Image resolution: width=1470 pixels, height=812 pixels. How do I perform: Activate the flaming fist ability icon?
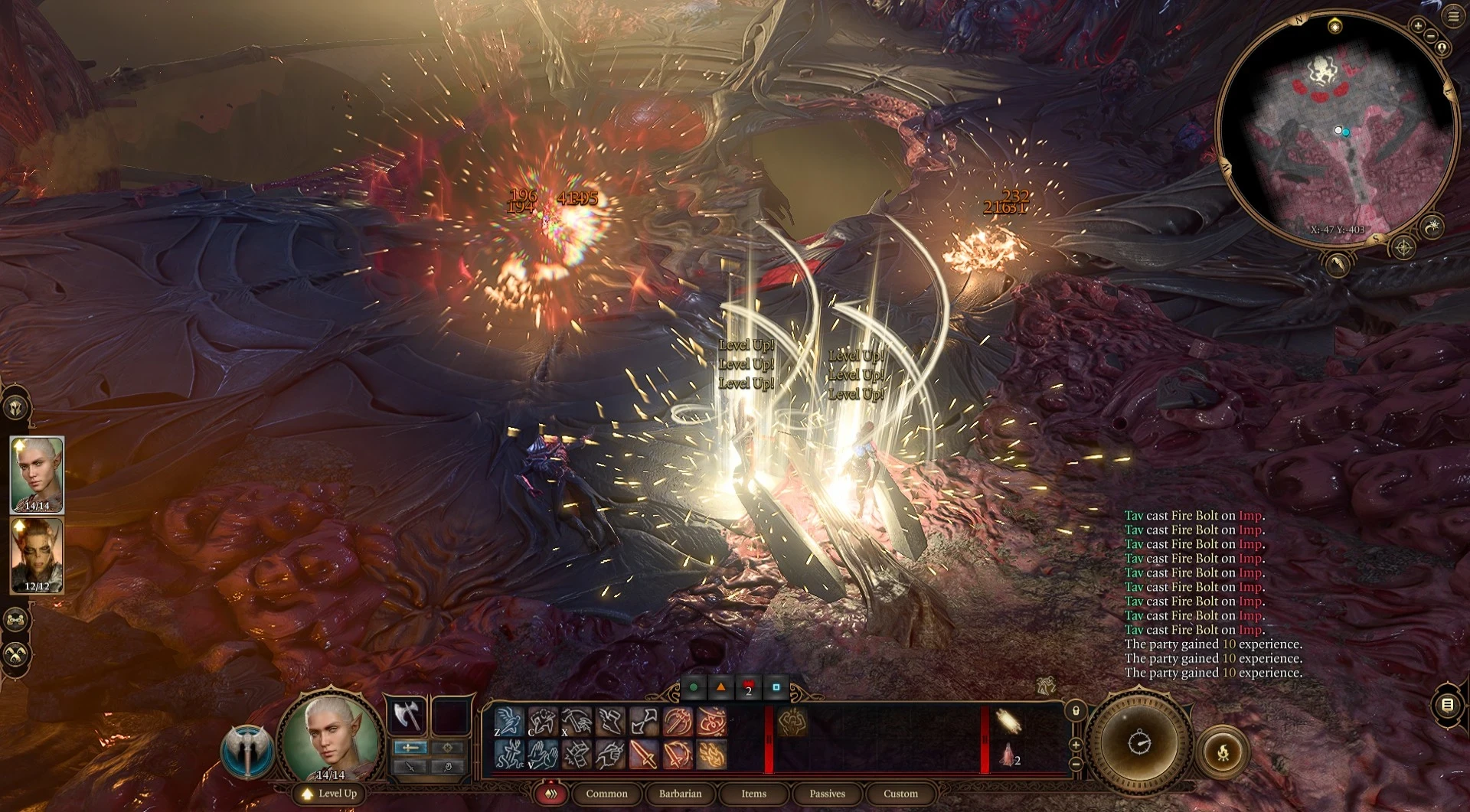tap(711, 755)
